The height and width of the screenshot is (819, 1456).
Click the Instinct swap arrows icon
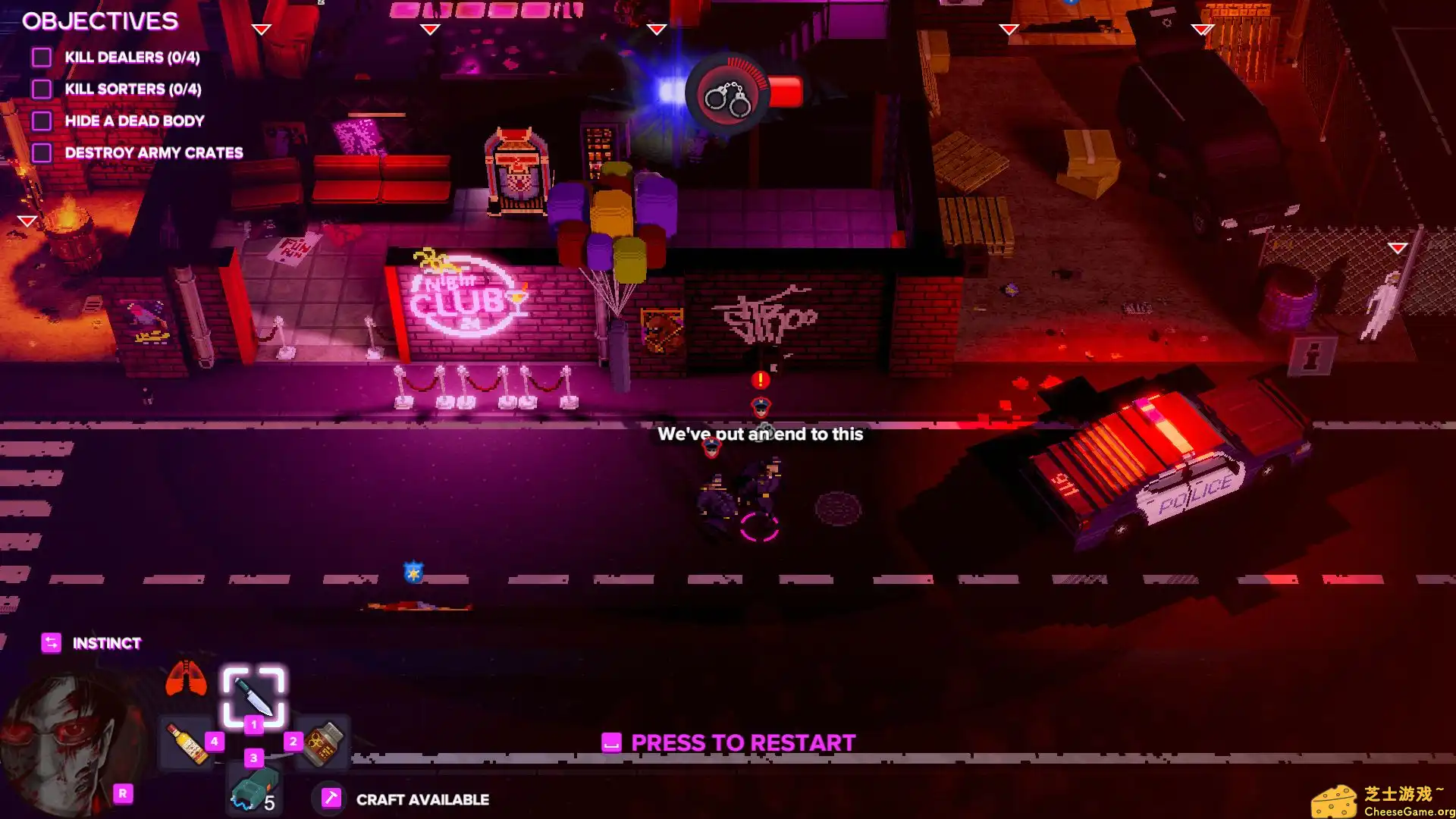[x=50, y=642]
